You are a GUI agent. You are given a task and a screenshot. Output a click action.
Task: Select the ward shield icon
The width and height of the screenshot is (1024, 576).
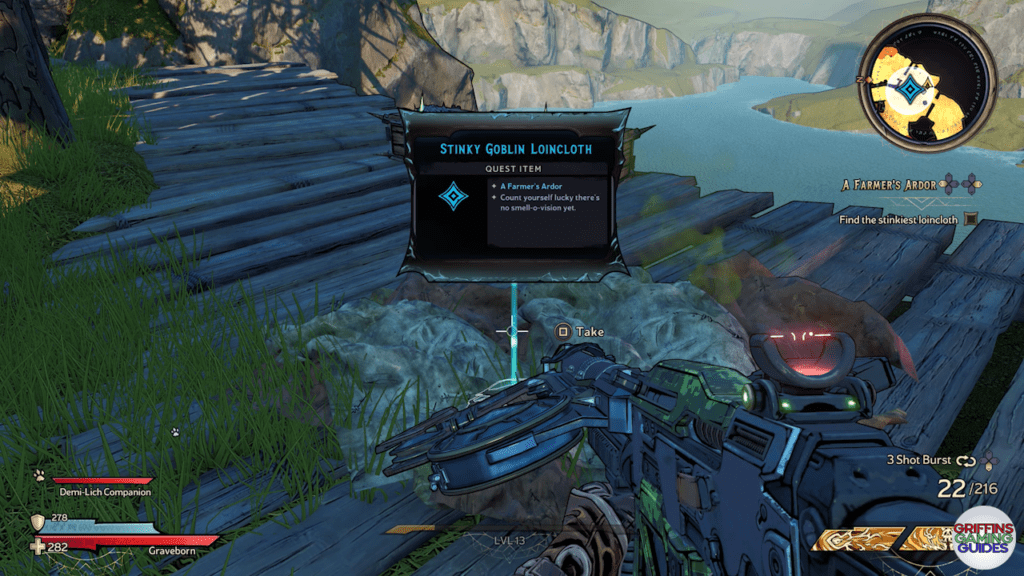pyautogui.click(x=39, y=522)
